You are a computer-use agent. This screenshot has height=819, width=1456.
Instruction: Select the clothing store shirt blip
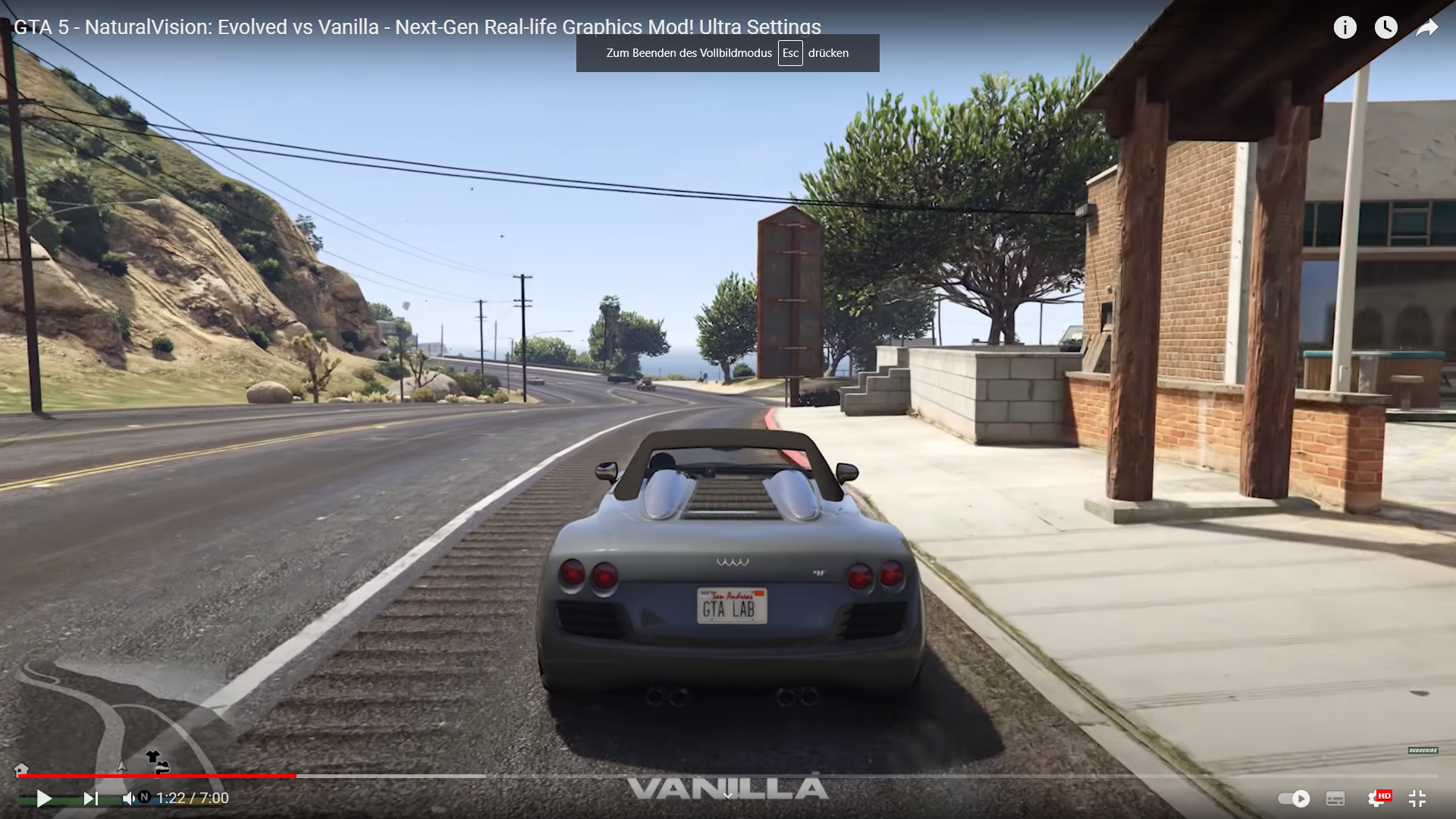click(x=153, y=756)
